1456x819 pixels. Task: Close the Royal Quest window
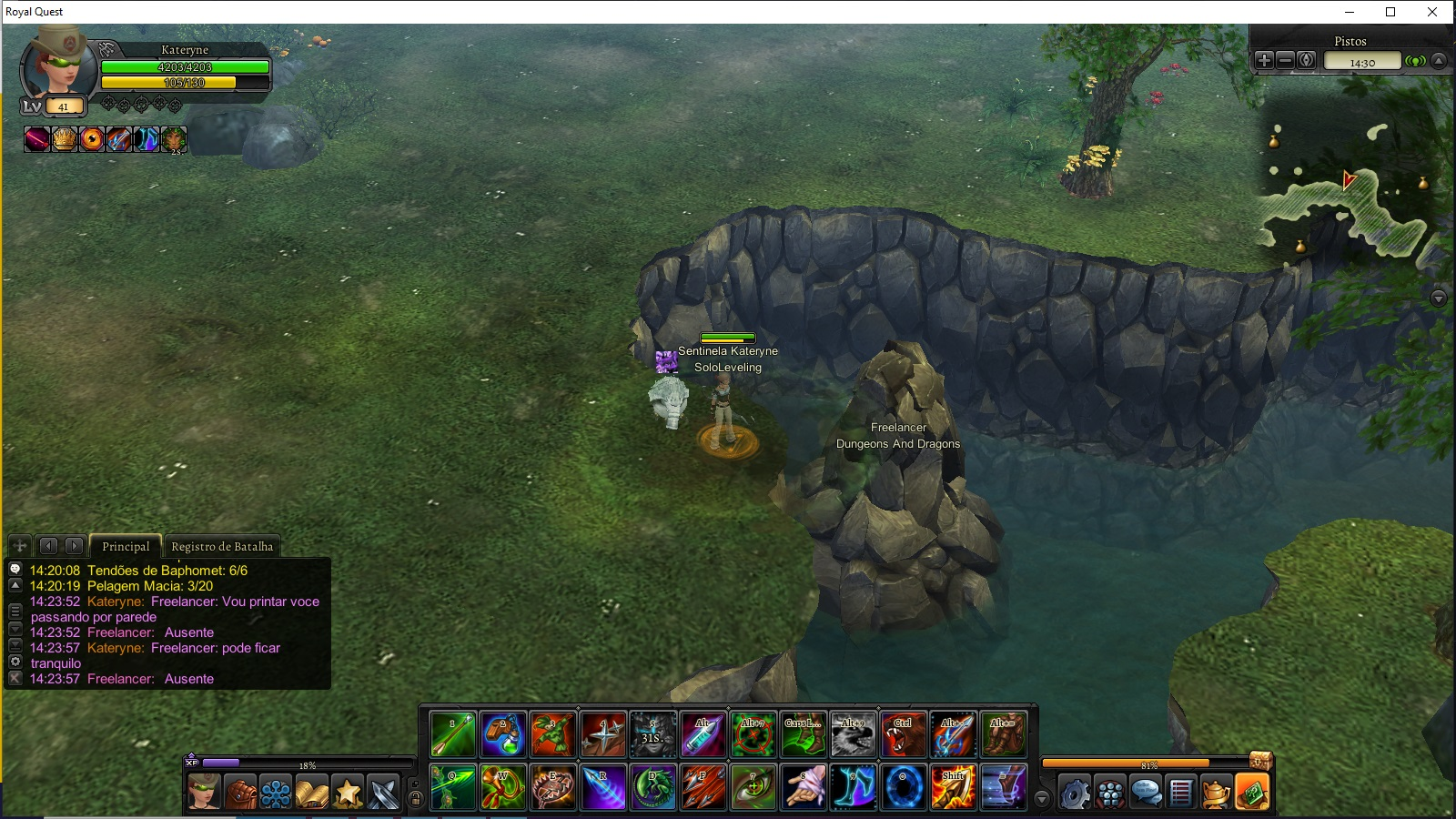click(x=1432, y=12)
